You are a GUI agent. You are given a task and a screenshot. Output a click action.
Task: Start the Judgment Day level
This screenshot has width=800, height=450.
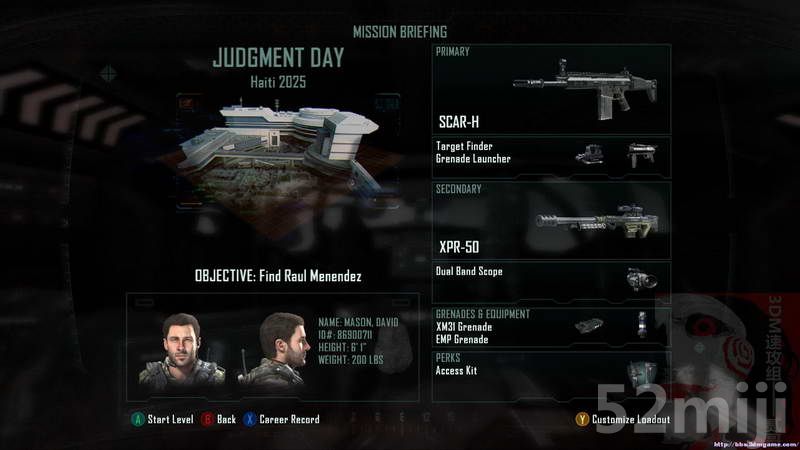coord(163,419)
